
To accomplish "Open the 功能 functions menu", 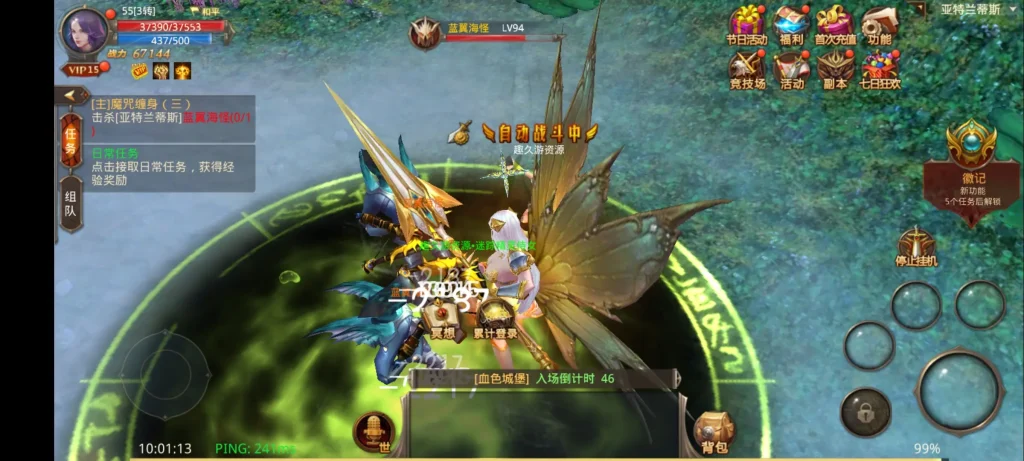I will (879, 23).
